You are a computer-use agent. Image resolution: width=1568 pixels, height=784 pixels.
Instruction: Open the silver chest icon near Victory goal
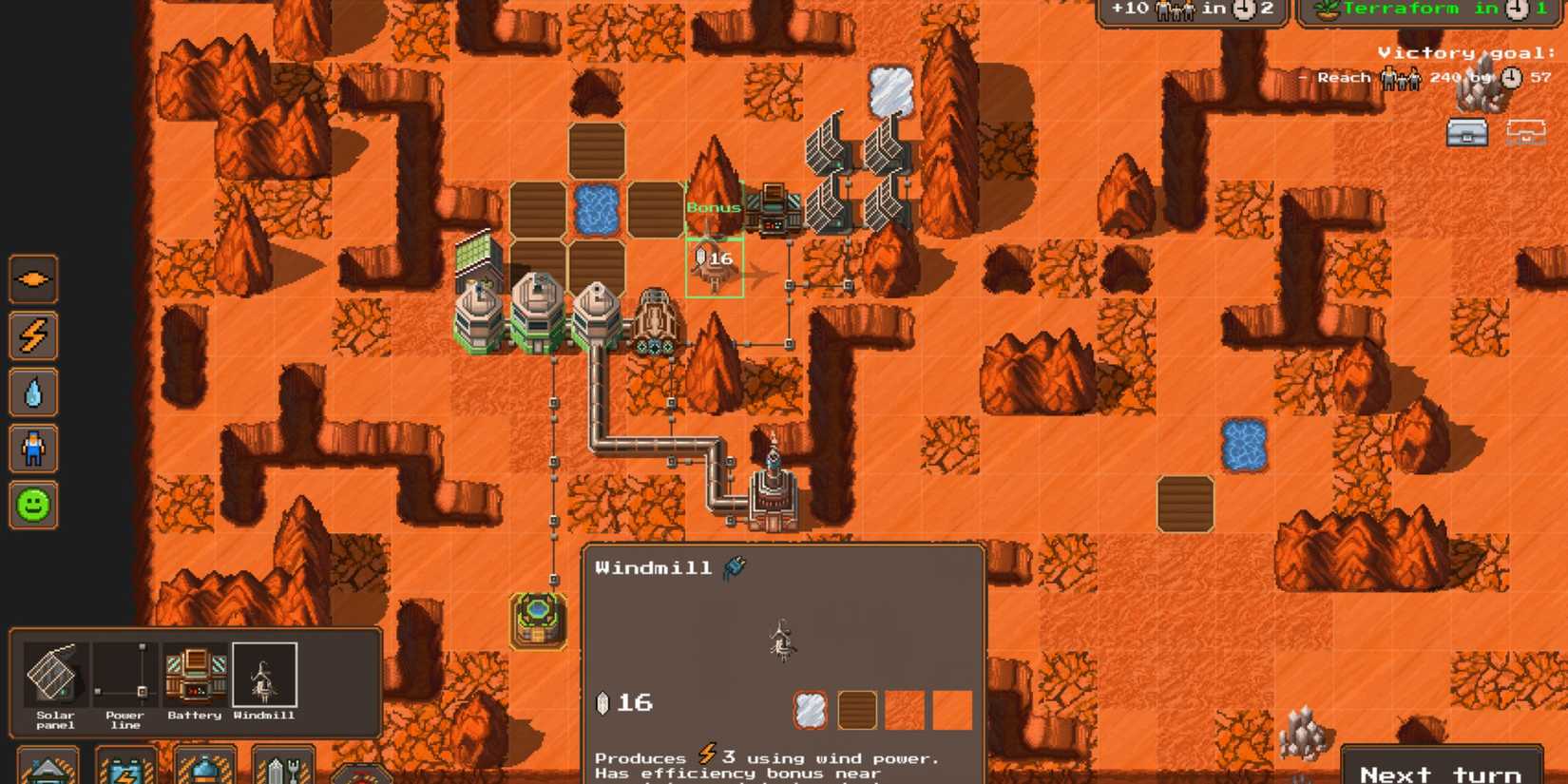1467,133
